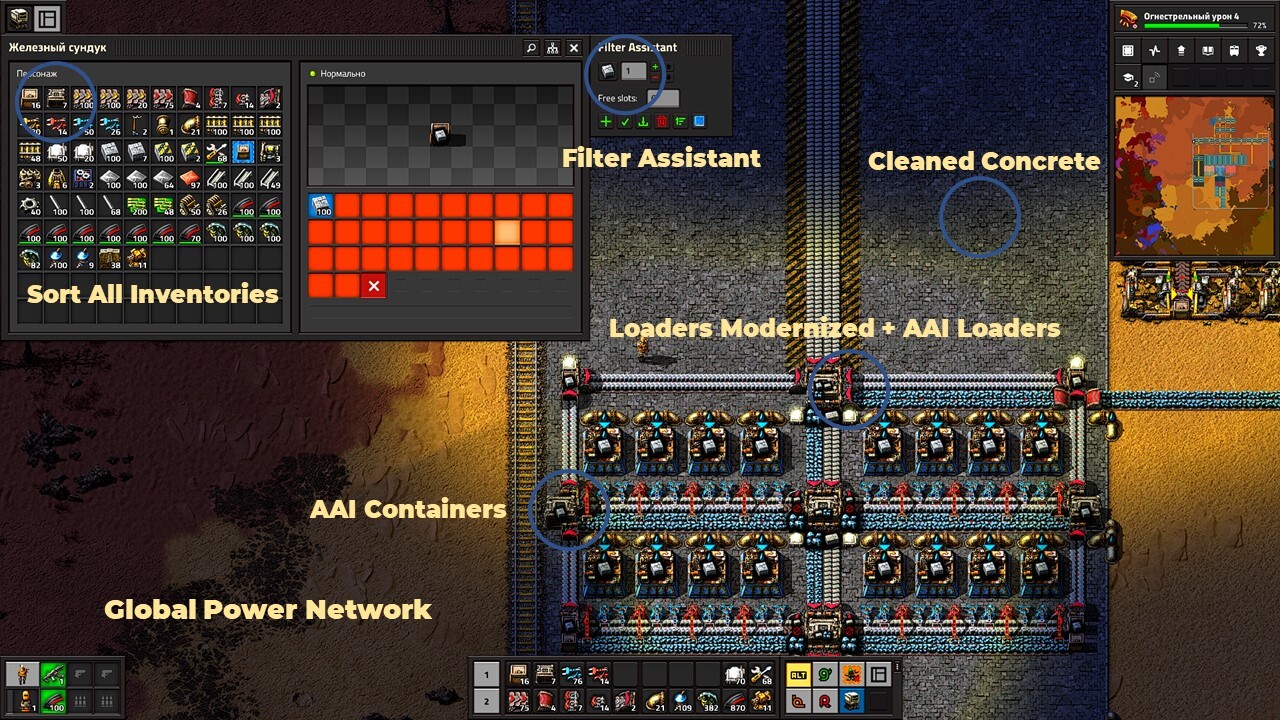This screenshot has height=720, width=1280.
Task: Choose the repair pack in the quickbar
Action: point(762,674)
